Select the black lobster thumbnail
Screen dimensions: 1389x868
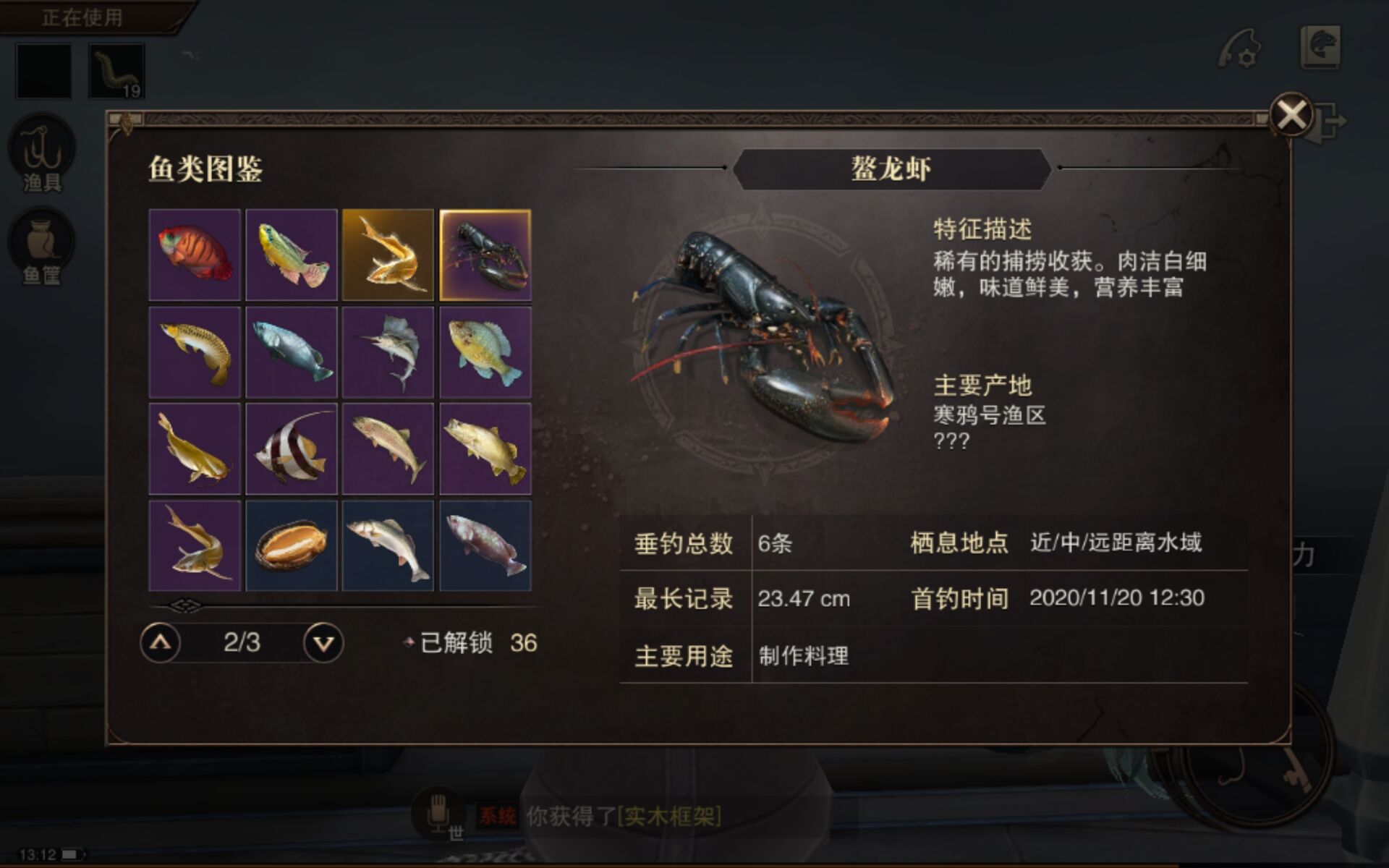485,255
